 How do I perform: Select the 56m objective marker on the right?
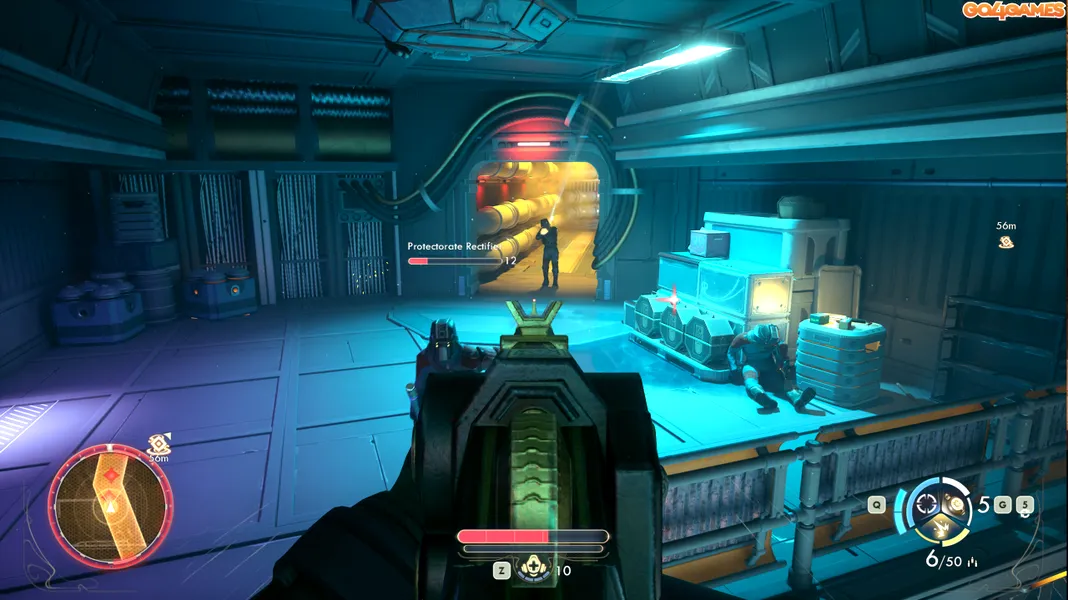pyautogui.click(x=1006, y=242)
